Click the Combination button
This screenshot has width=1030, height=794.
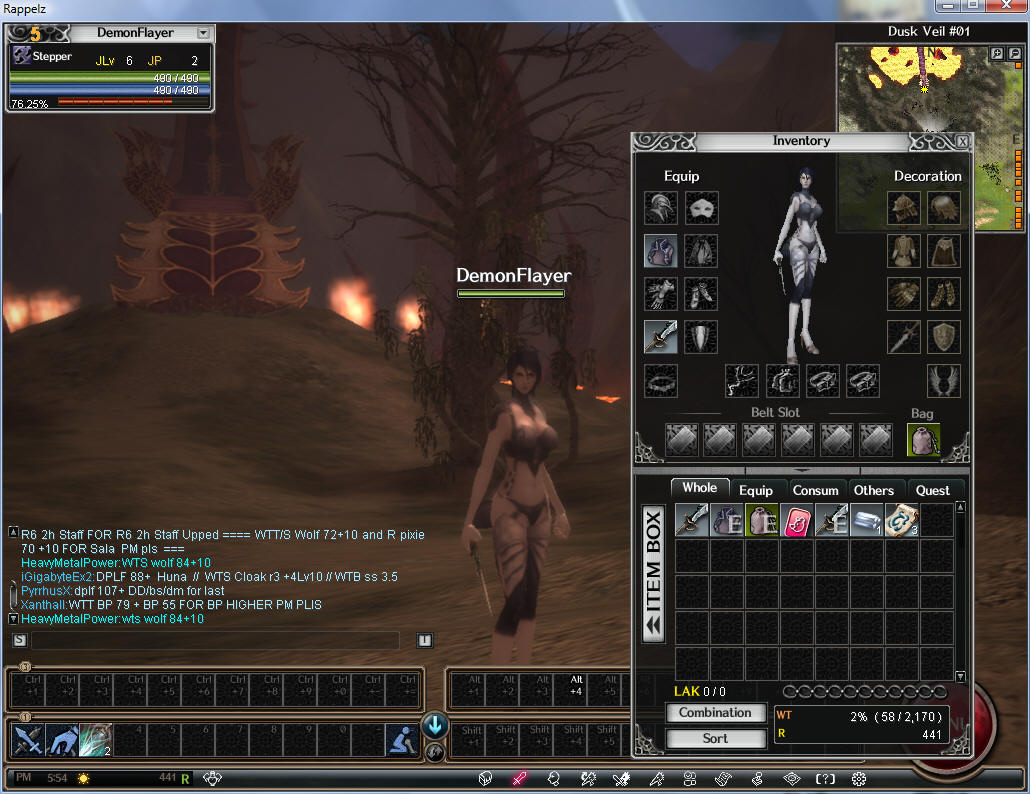point(715,713)
